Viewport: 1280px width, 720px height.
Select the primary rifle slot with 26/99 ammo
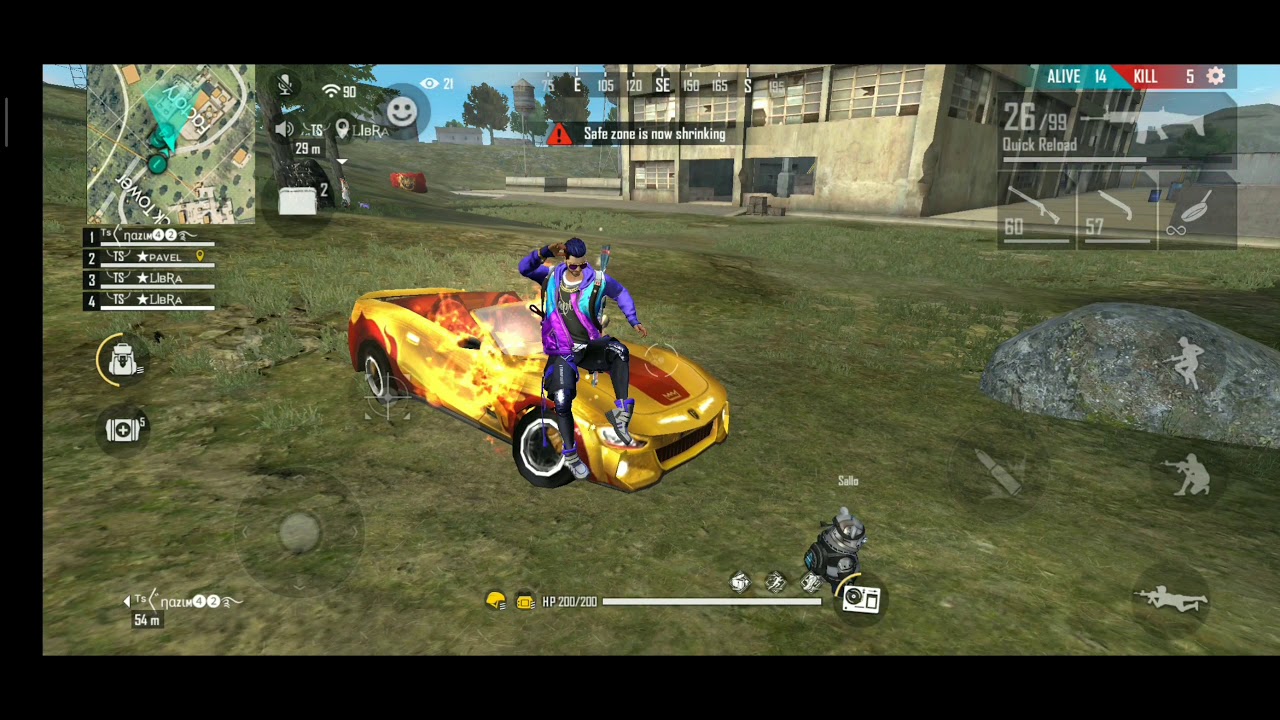click(x=1117, y=129)
